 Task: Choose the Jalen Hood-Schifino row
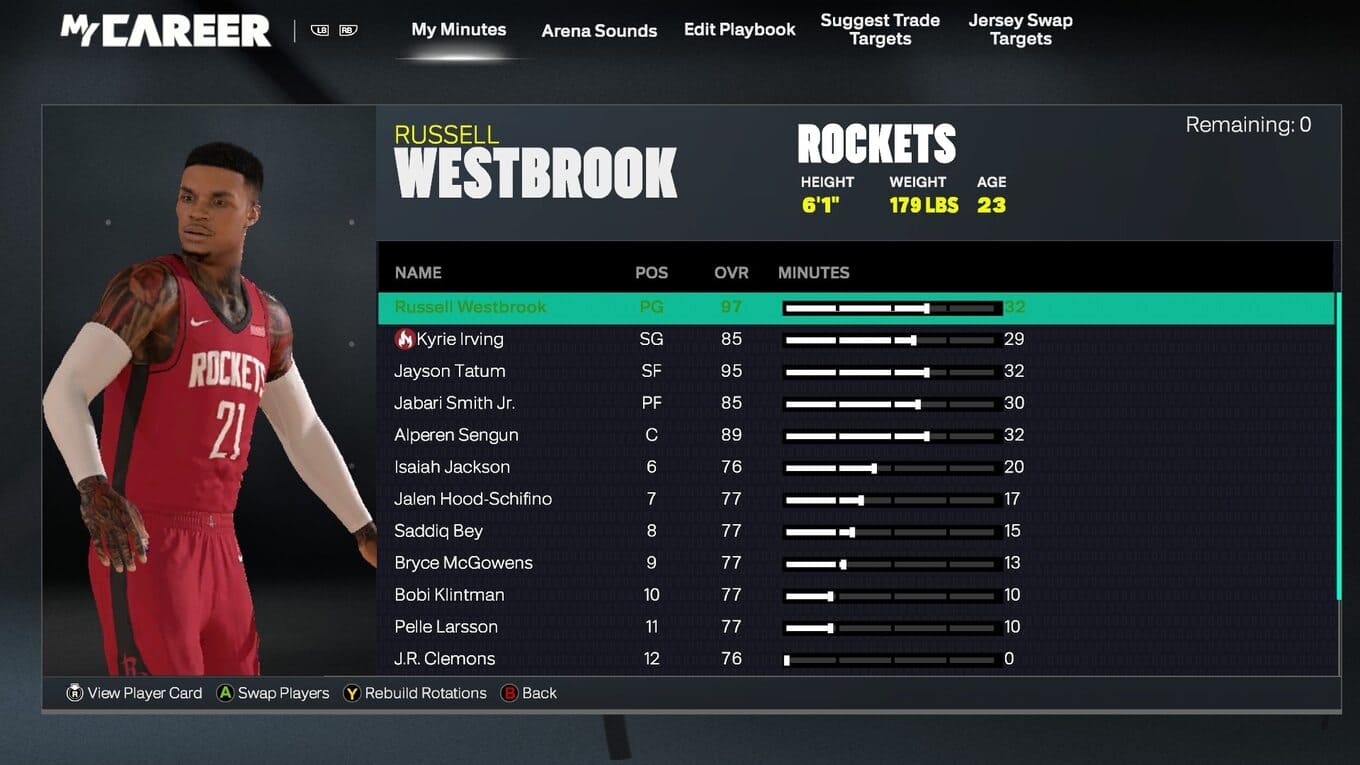[473, 499]
